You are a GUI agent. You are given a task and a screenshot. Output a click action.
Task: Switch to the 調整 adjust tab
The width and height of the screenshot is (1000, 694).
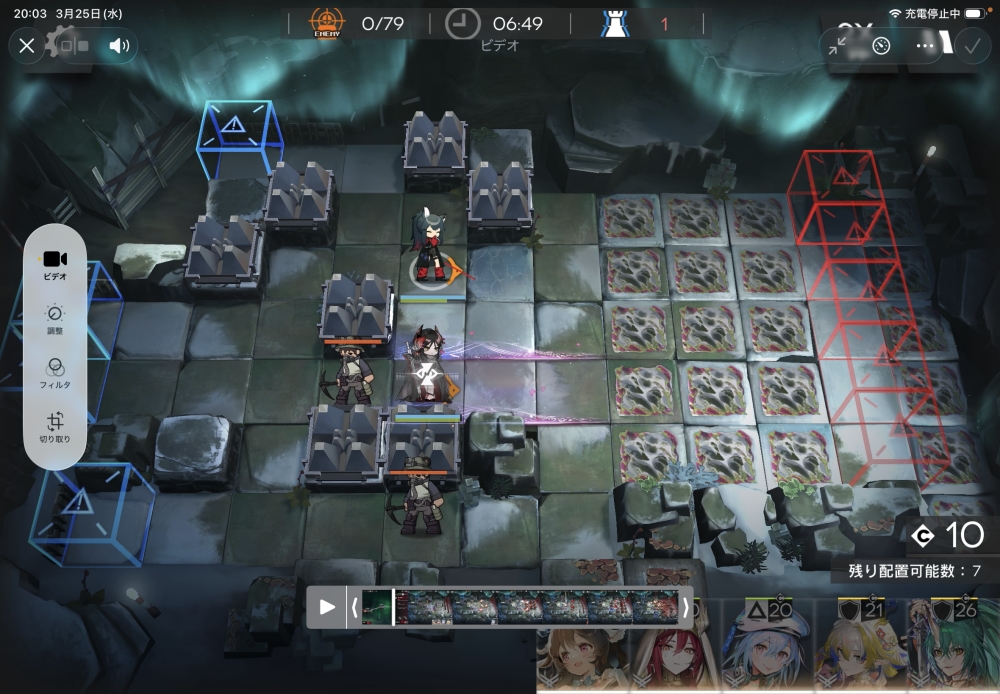[x=55, y=319]
